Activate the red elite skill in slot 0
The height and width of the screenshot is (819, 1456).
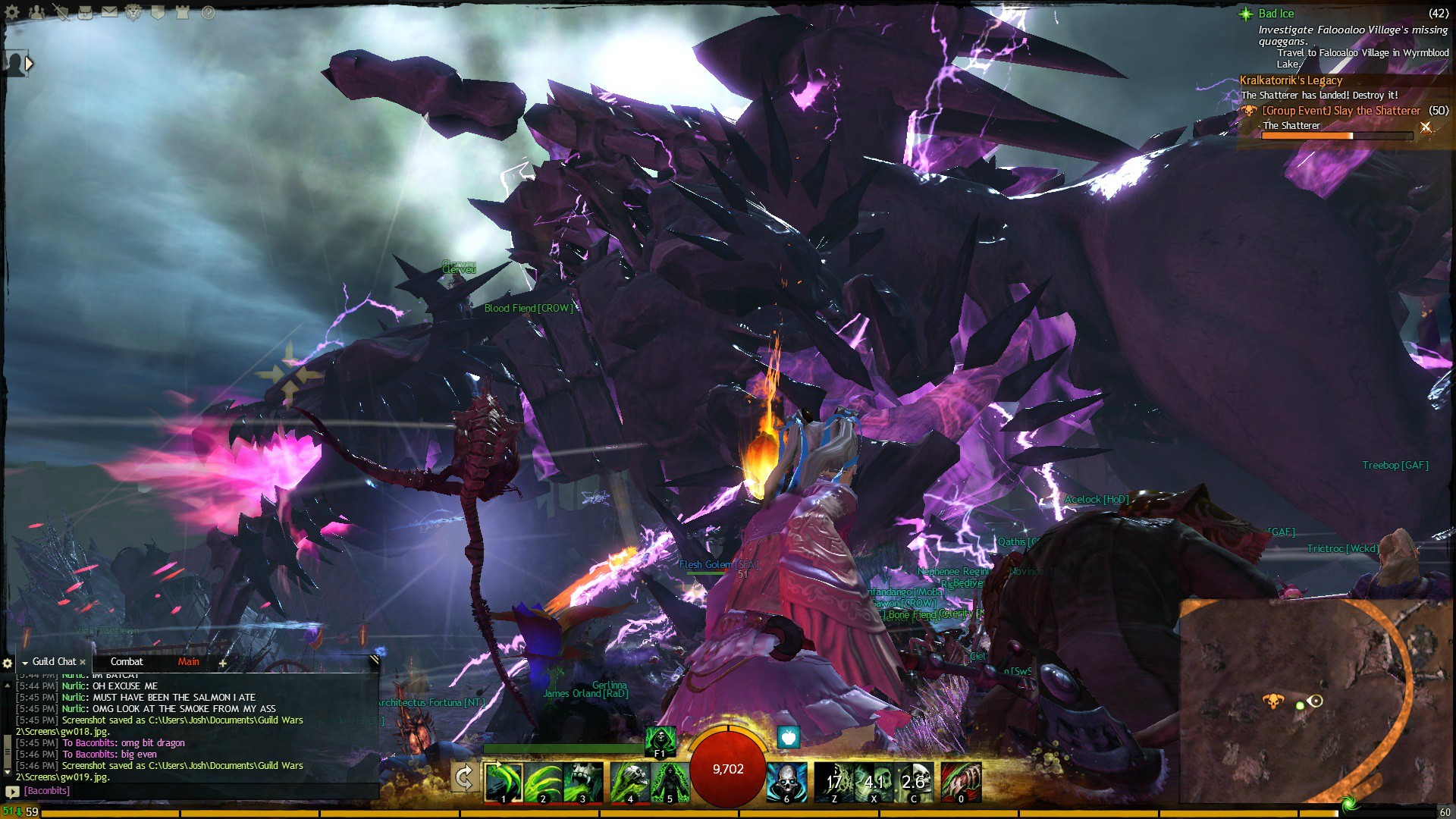(x=961, y=782)
